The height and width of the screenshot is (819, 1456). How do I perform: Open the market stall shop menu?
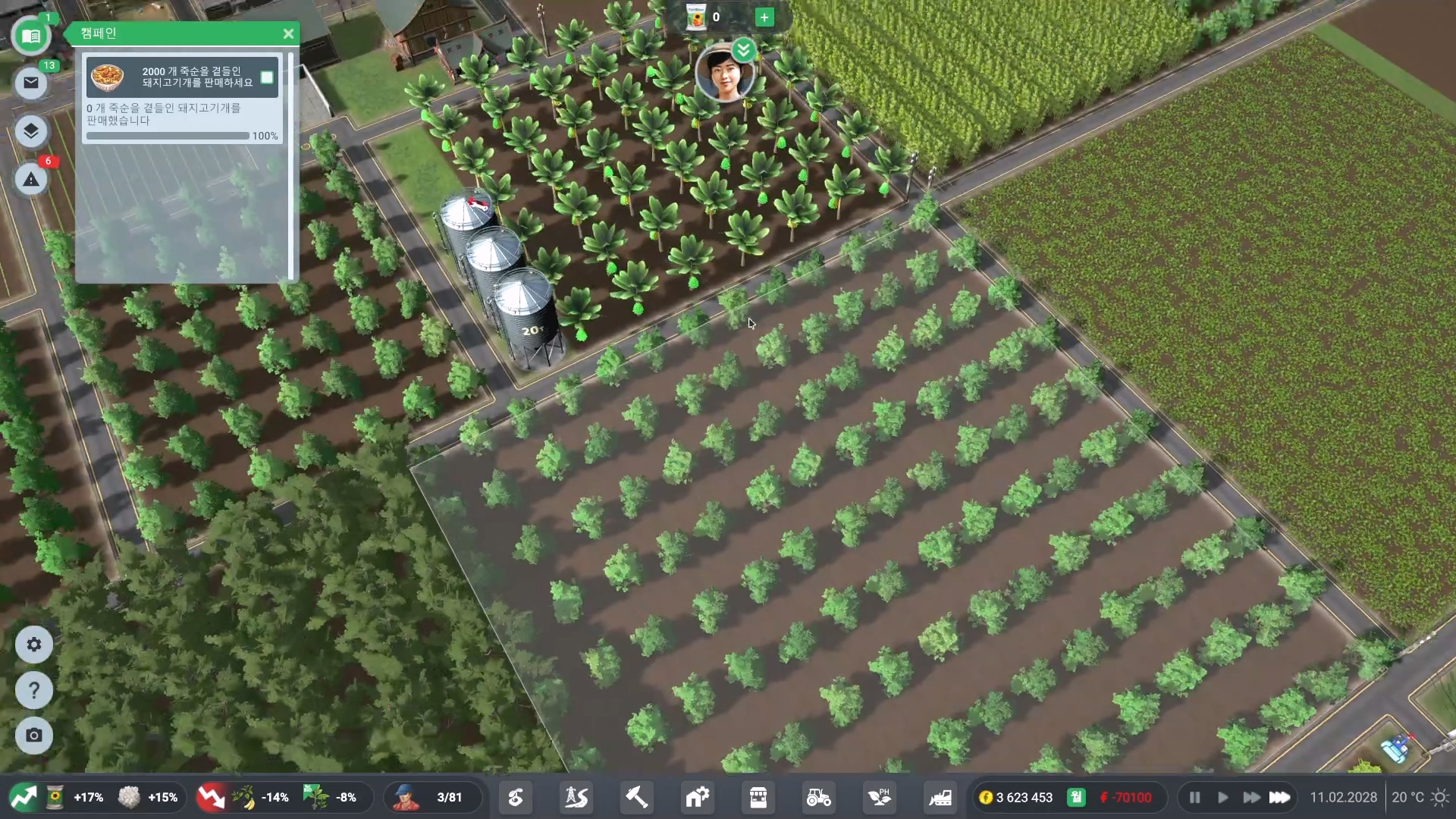(758, 798)
